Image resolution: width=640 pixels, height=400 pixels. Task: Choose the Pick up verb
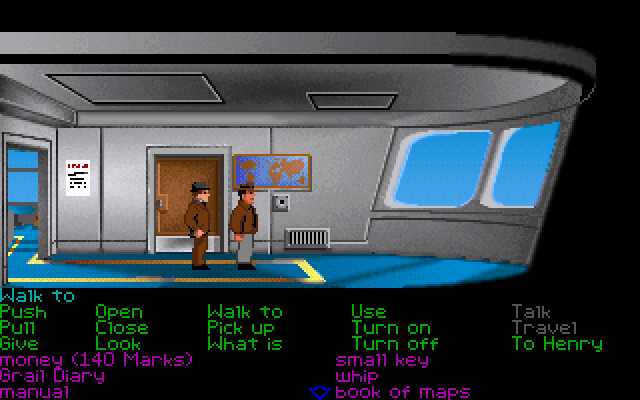click(x=240, y=328)
